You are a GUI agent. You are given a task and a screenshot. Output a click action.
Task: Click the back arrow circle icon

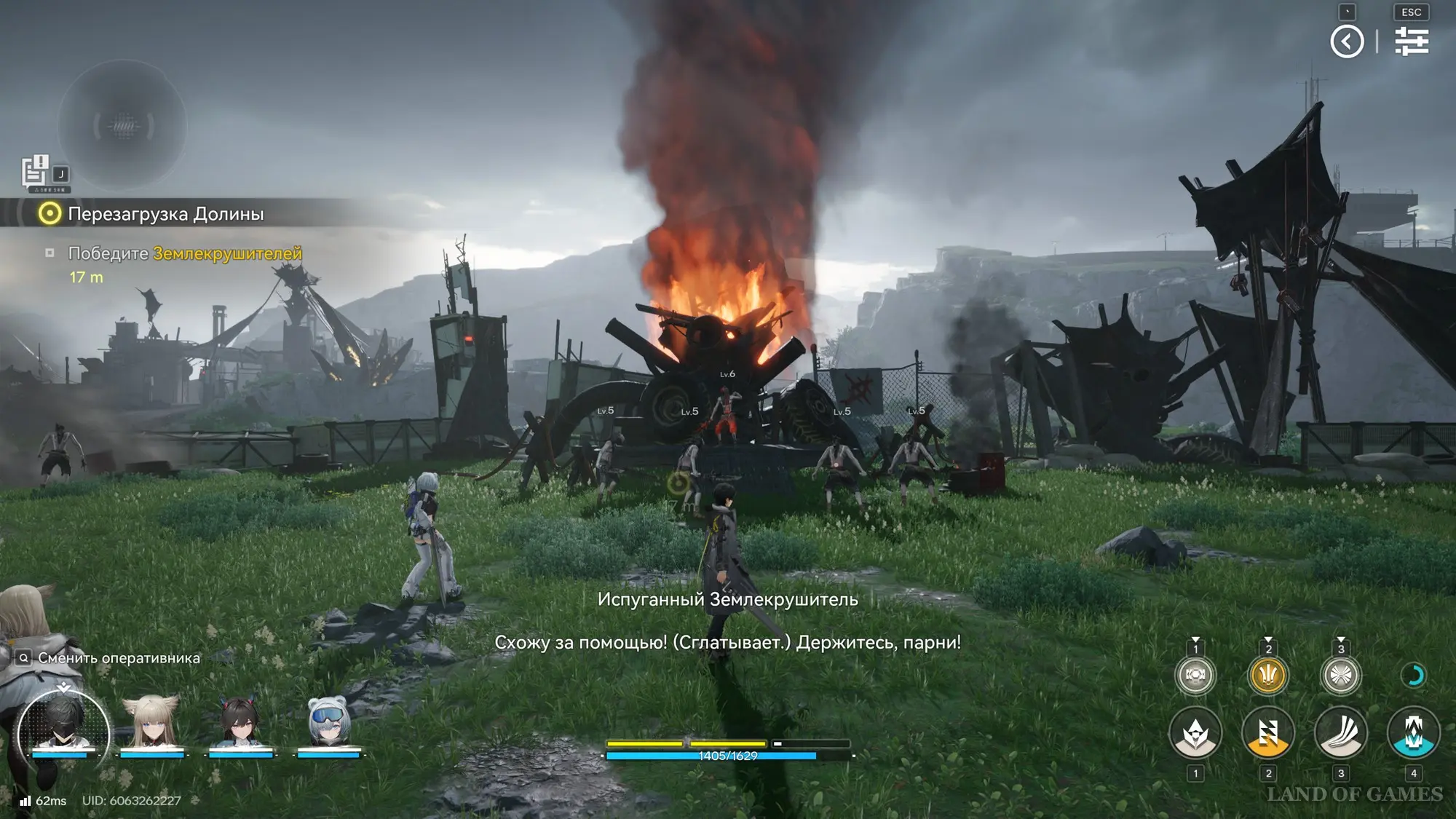click(1347, 41)
